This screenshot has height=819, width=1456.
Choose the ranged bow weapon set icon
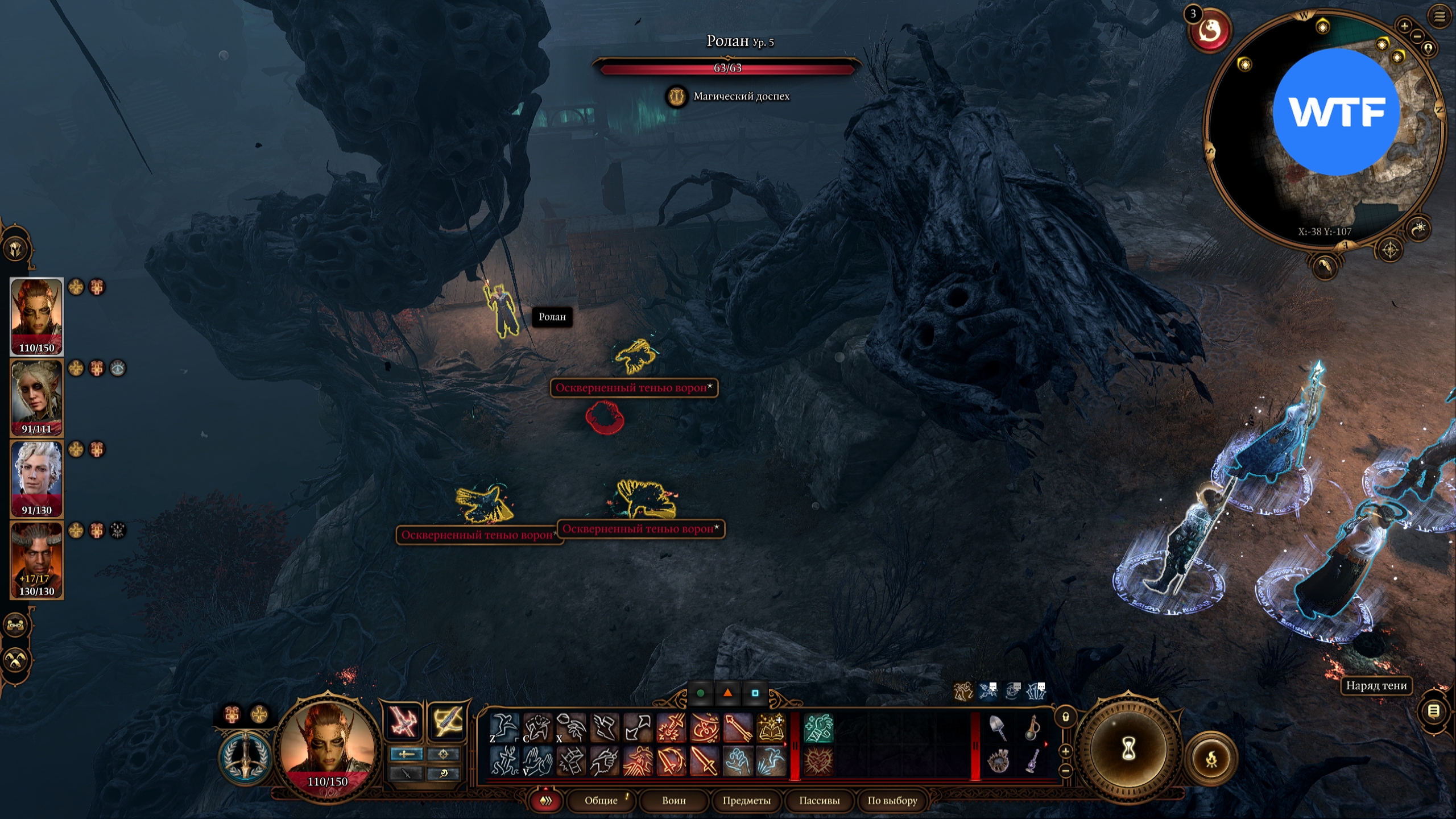(x=446, y=721)
